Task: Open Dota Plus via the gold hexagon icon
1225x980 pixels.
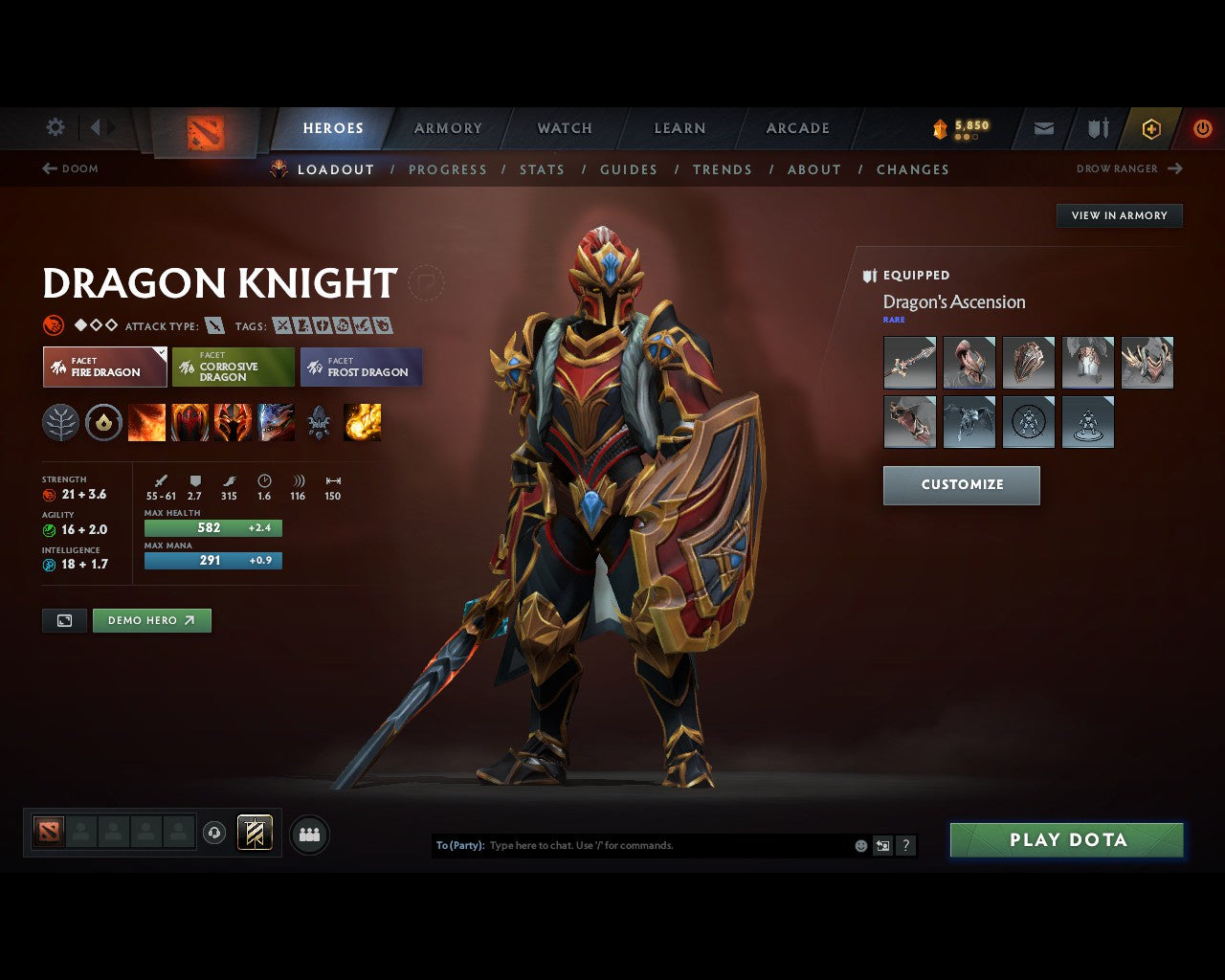Action: point(1151,127)
